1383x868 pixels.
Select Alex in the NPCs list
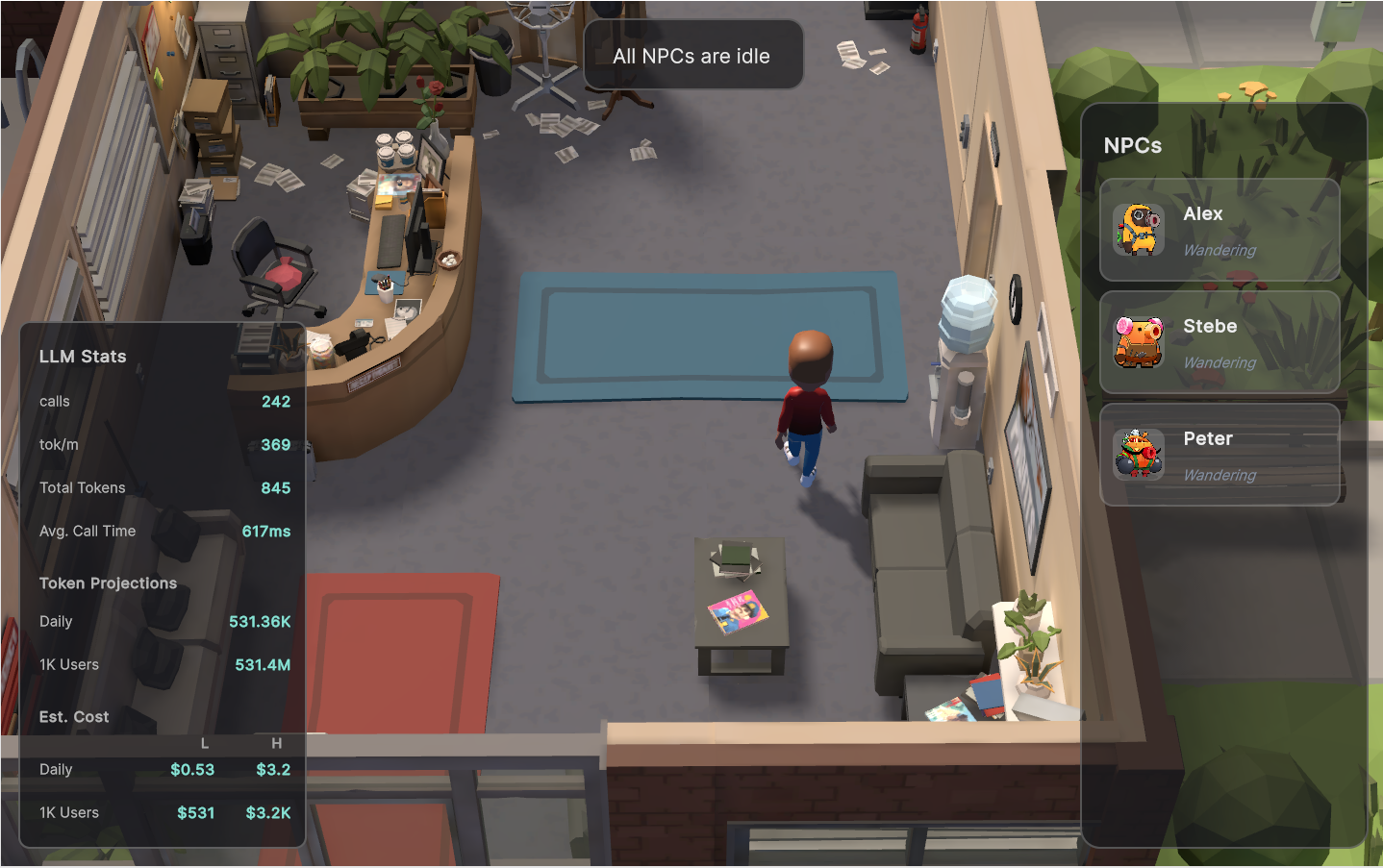click(1219, 230)
